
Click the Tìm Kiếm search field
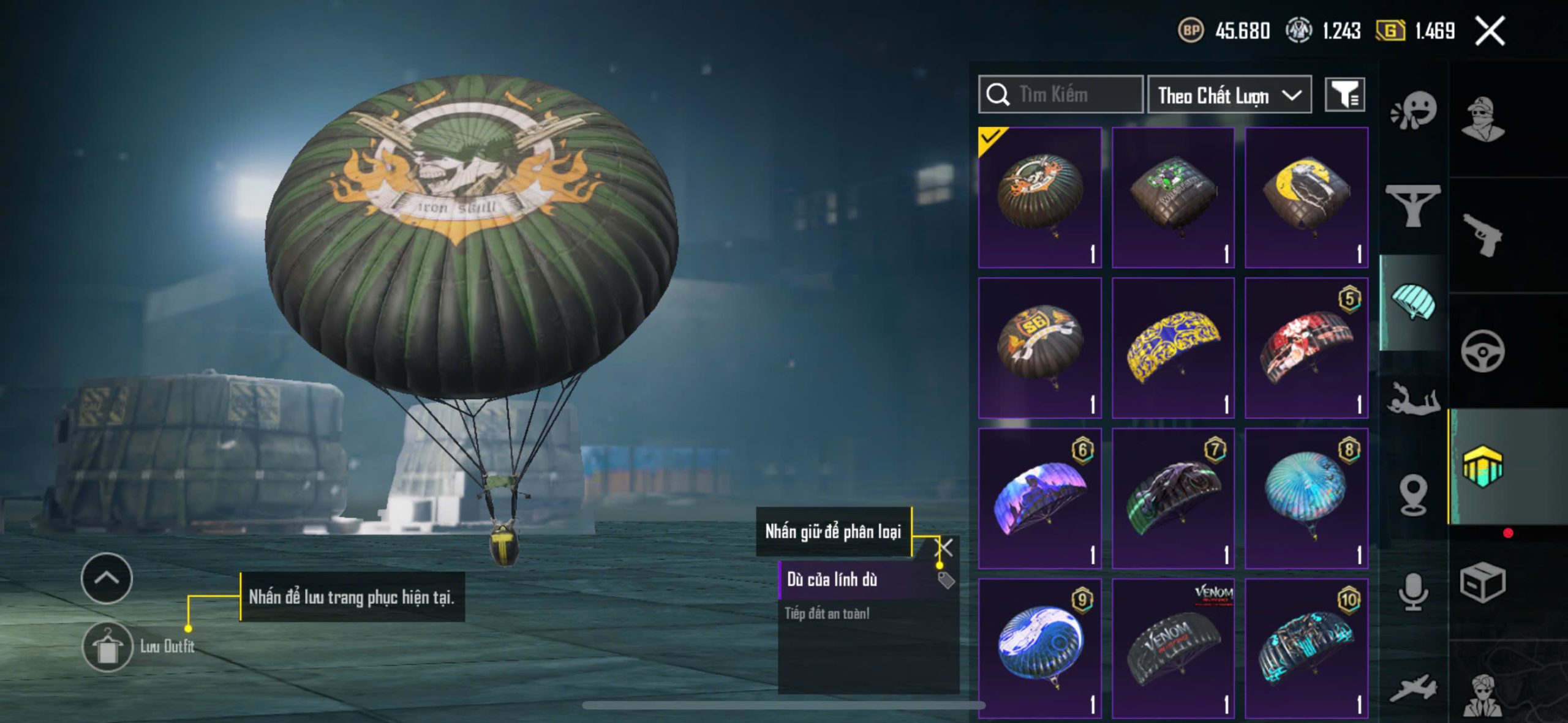[1060, 95]
